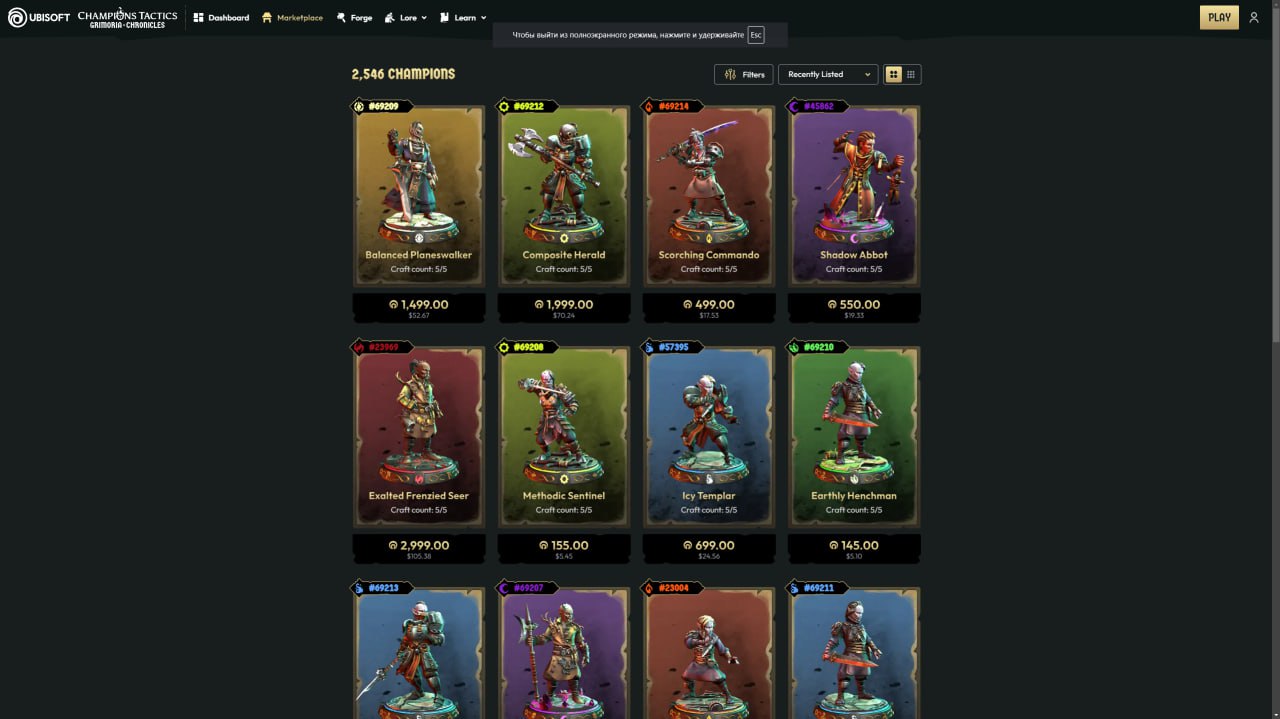Pick the Shadow Abbot champion card
Image resolution: width=1280 pixels, height=719 pixels.
(854, 195)
